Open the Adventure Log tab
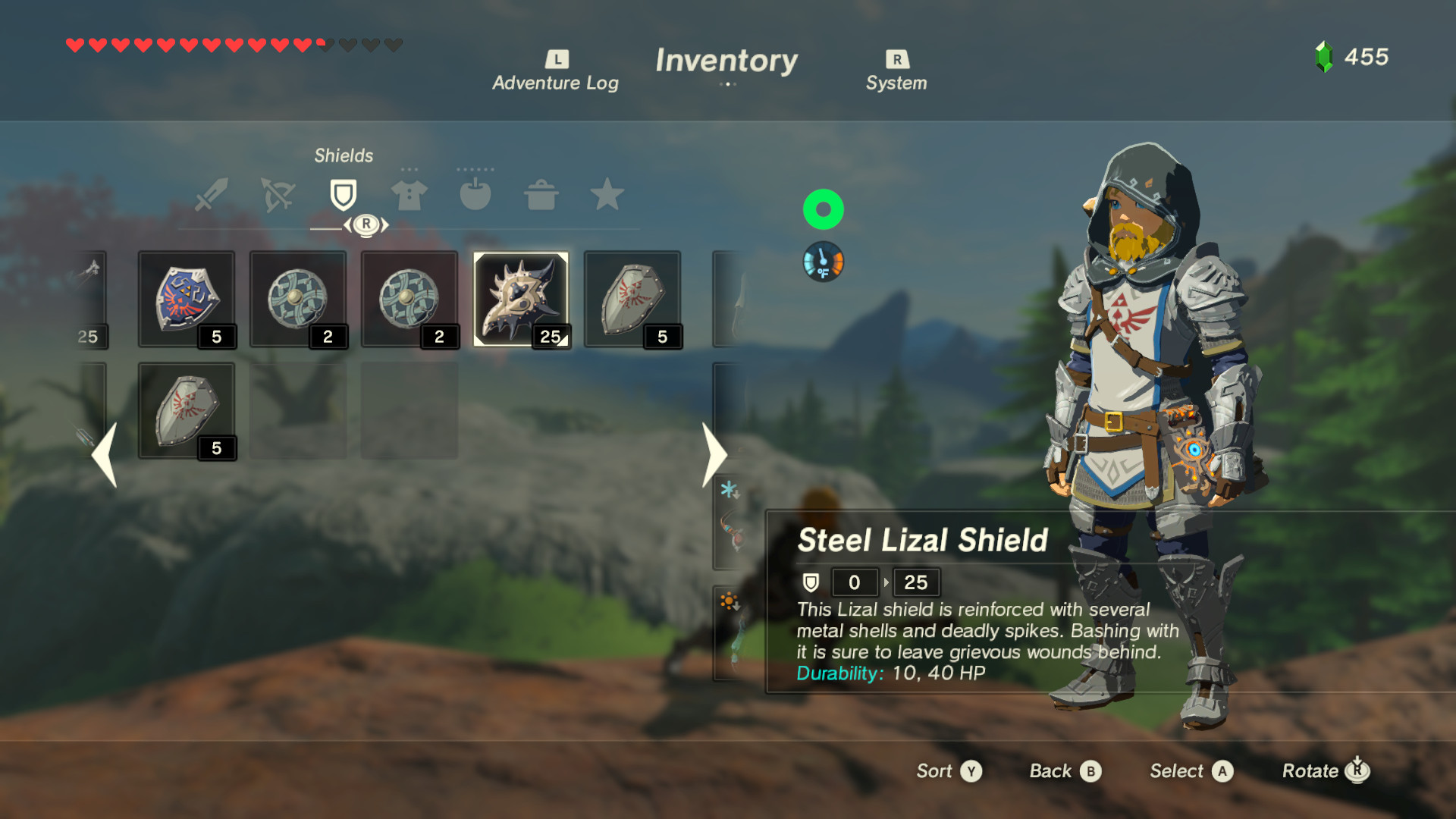This screenshot has width=1456, height=819. point(556,68)
